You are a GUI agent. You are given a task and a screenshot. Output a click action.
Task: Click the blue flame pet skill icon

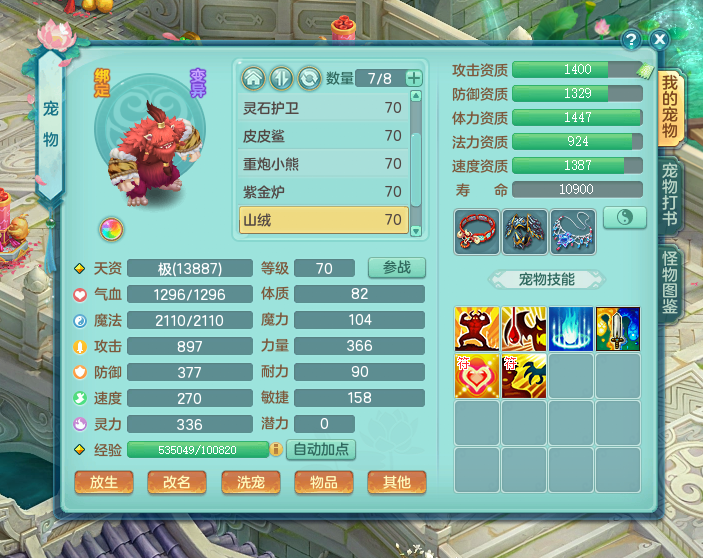(570, 328)
